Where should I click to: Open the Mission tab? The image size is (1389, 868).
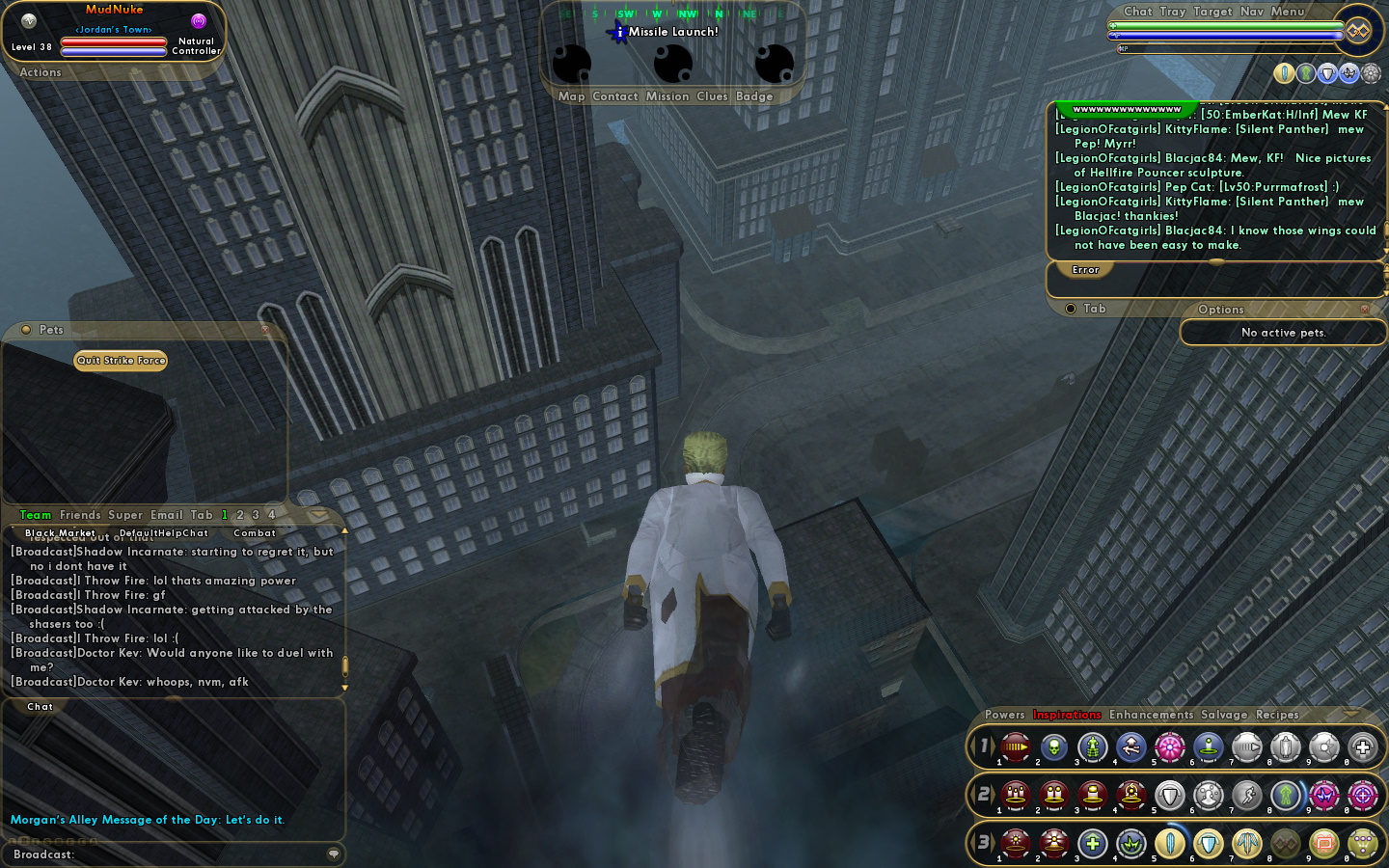667,96
